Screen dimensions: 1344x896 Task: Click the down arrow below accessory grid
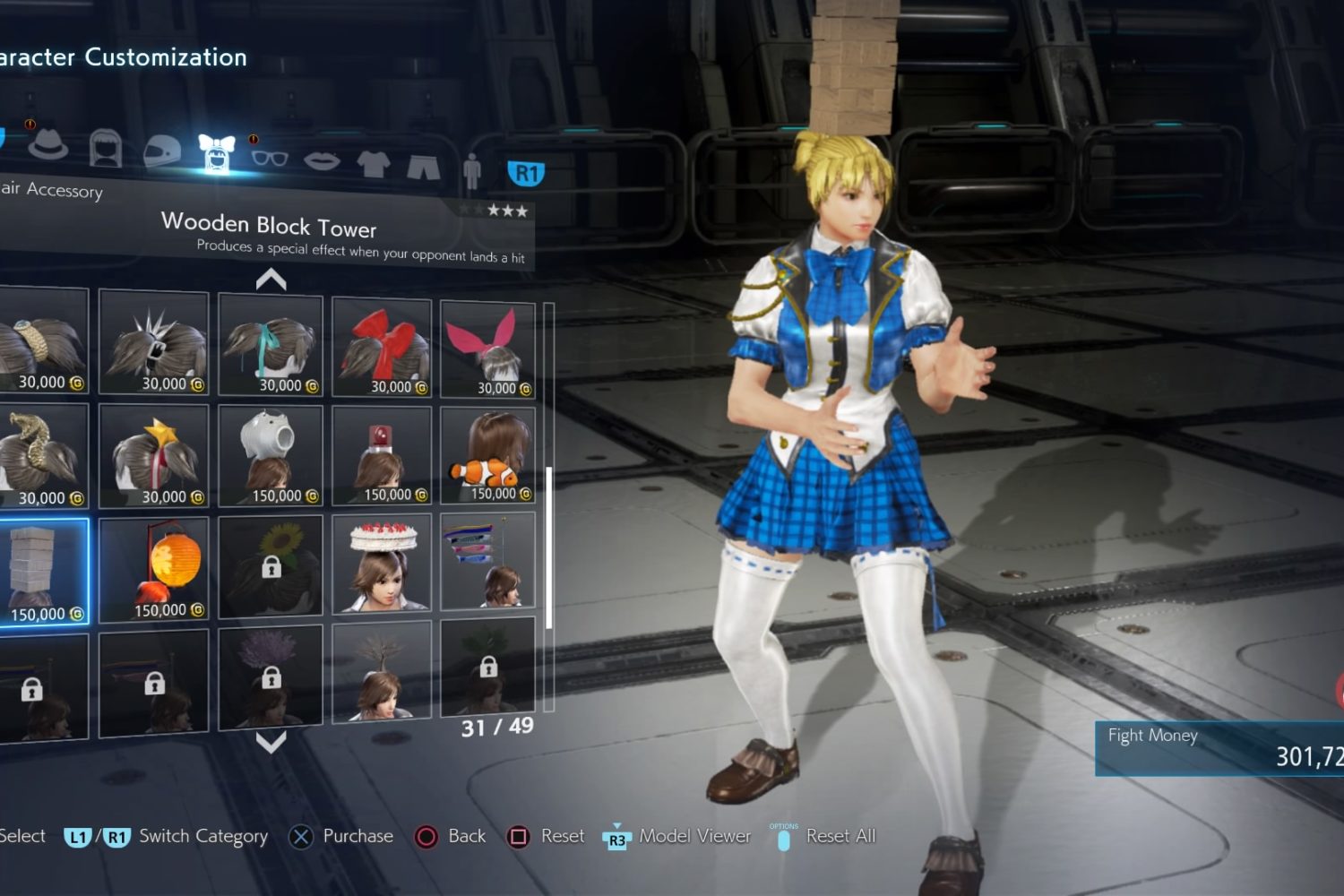tap(271, 742)
